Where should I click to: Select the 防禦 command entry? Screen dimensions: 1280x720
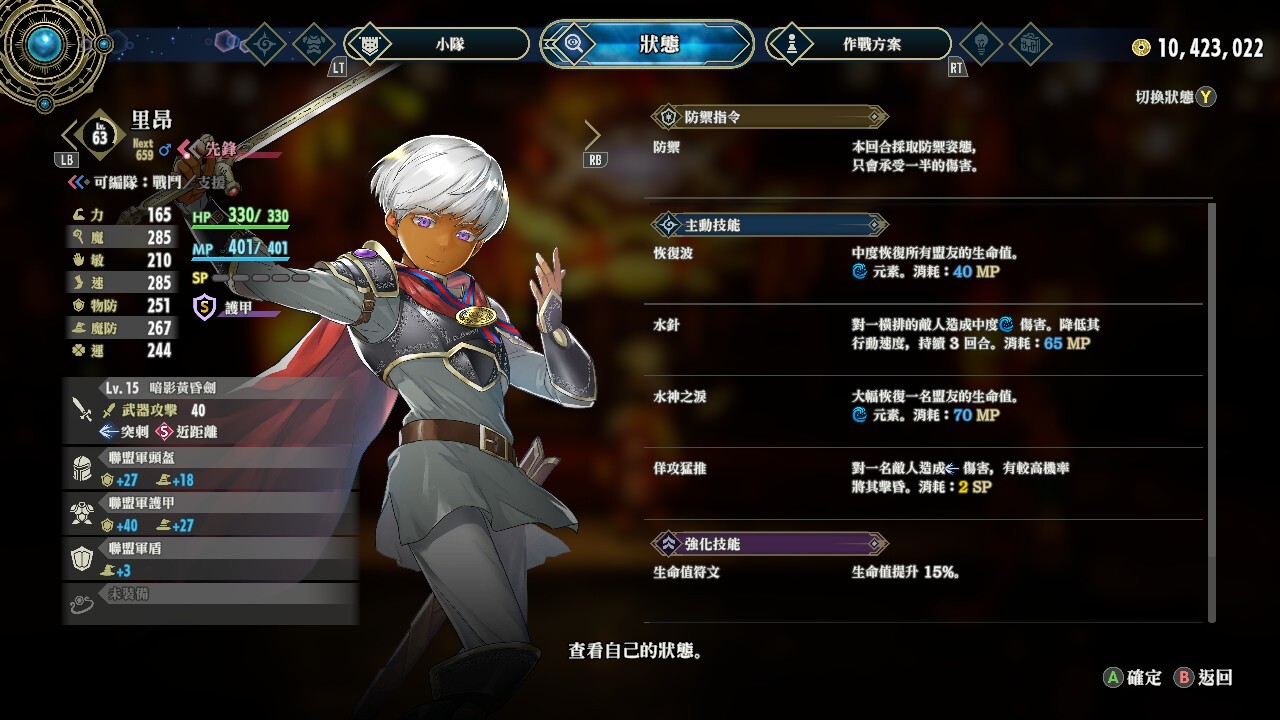[x=925, y=157]
